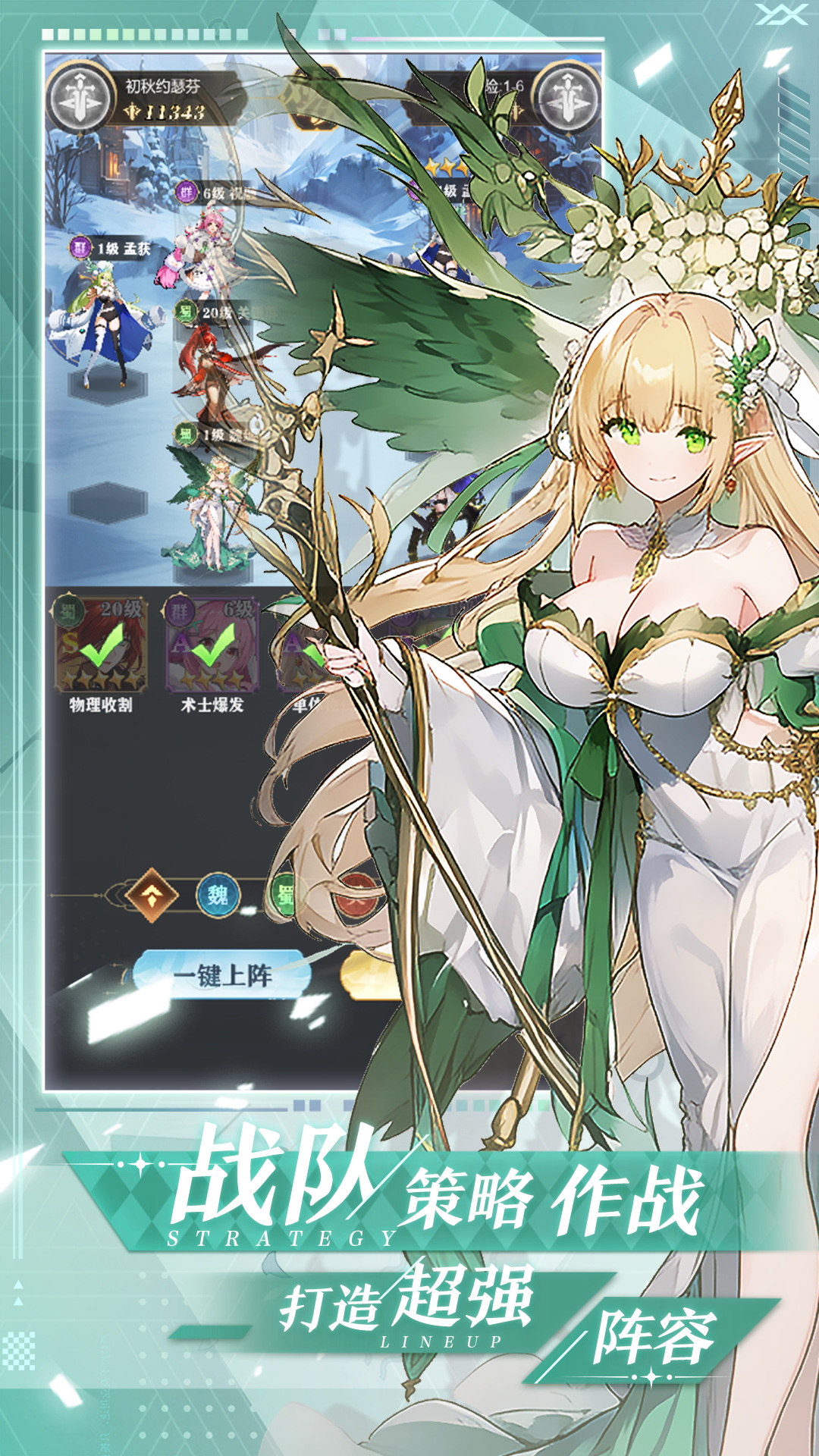The width and height of the screenshot is (819, 1456).
Task: Filter heroes by the green 蜀 faction
Action: point(285,896)
